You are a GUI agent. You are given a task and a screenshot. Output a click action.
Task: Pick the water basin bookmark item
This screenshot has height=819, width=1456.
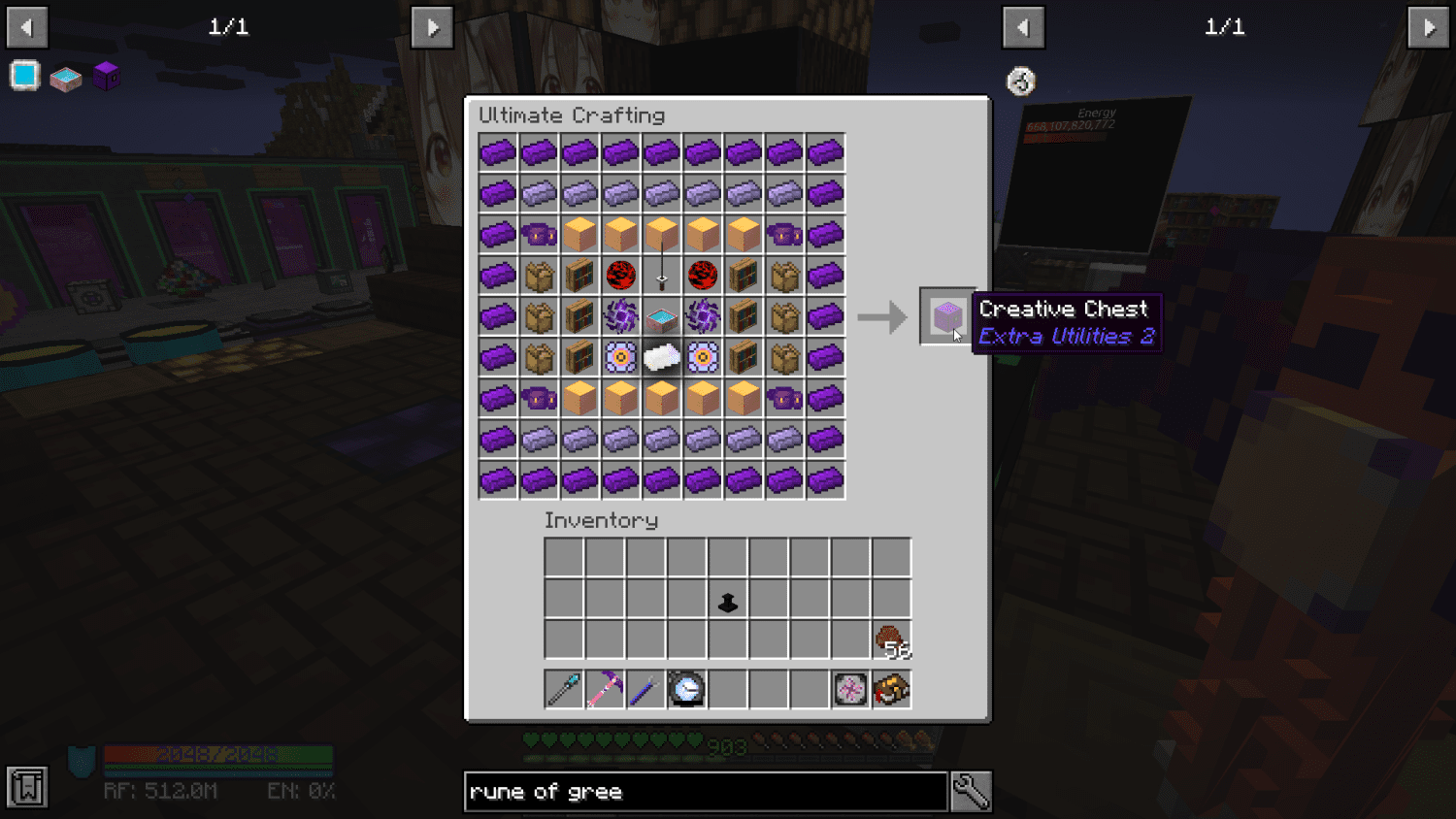pos(66,78)
